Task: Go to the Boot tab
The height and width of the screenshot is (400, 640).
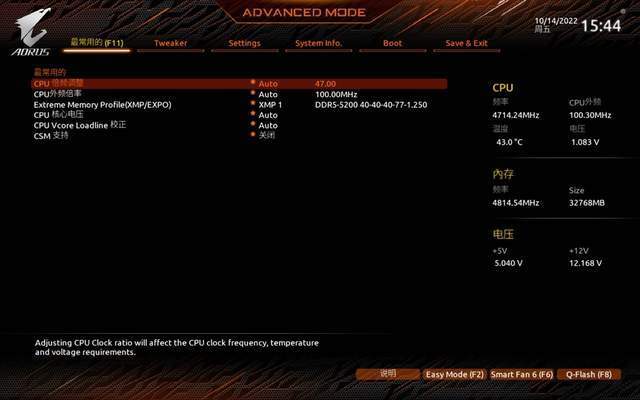Action: (393, 44)
